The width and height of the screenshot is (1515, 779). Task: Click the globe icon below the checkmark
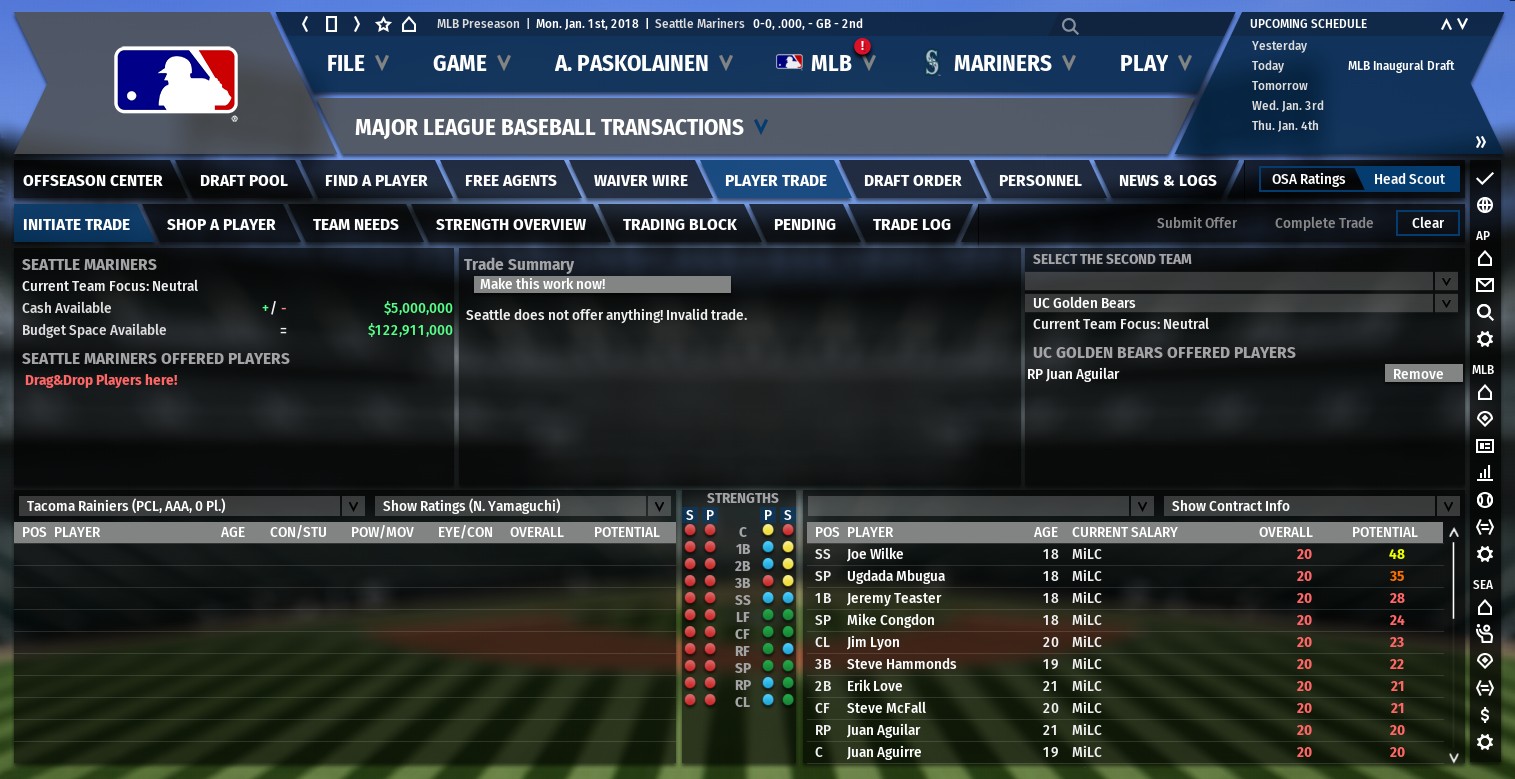(1487, 207)
